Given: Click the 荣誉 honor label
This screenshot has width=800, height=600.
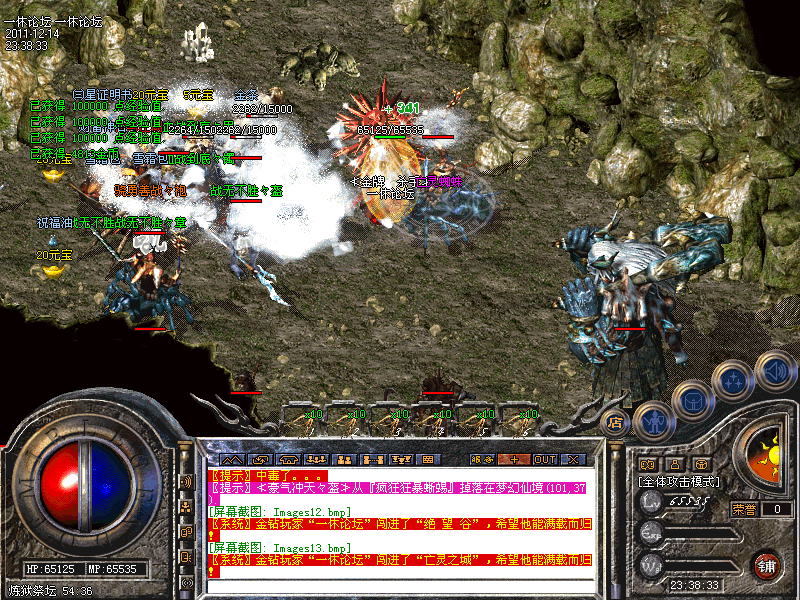Looking at the screenshot, I should point(743,509).
